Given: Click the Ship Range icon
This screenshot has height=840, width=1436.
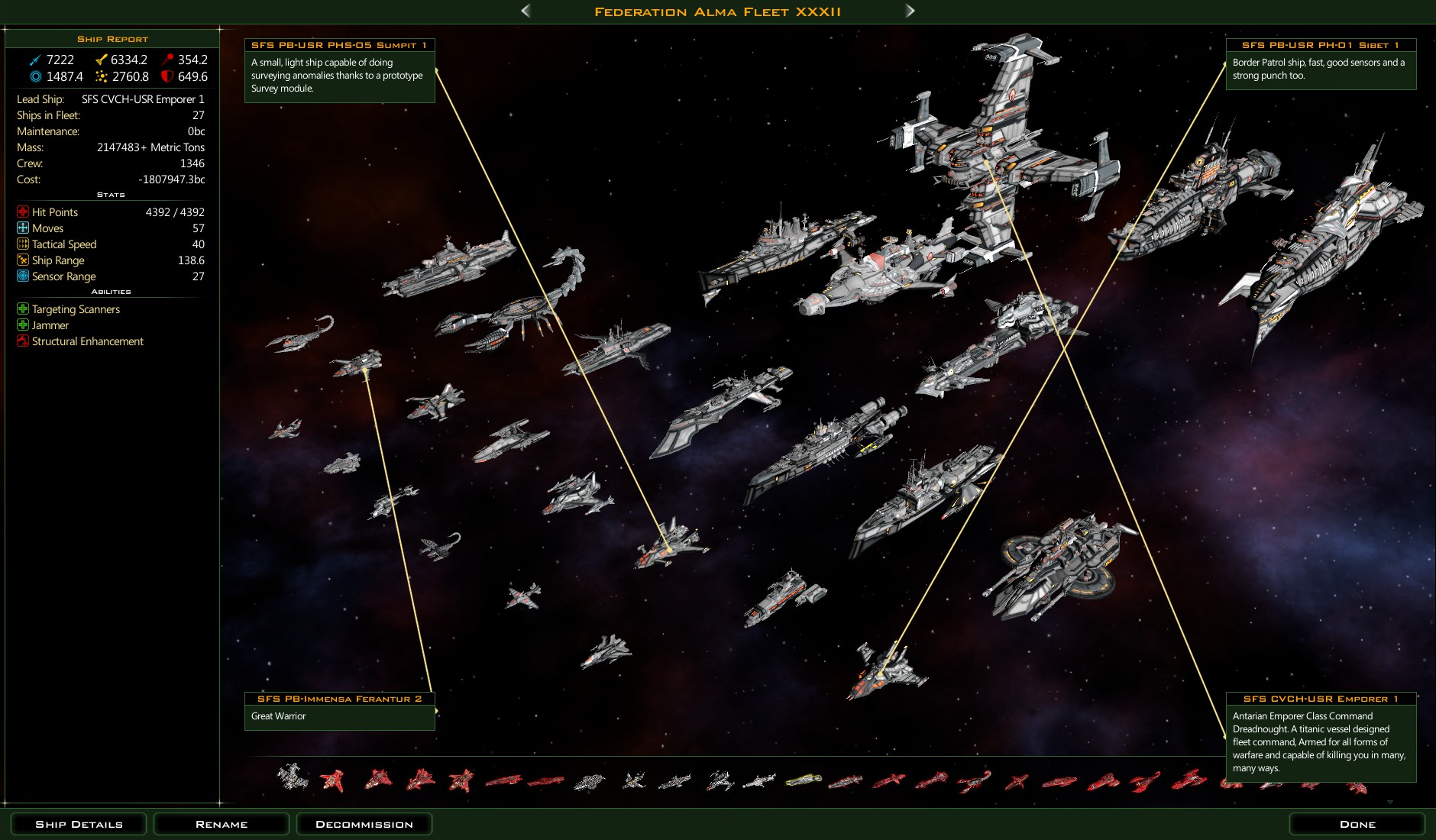Looking at the screenshot, I should pyautogui.click(x=22, y=260).
